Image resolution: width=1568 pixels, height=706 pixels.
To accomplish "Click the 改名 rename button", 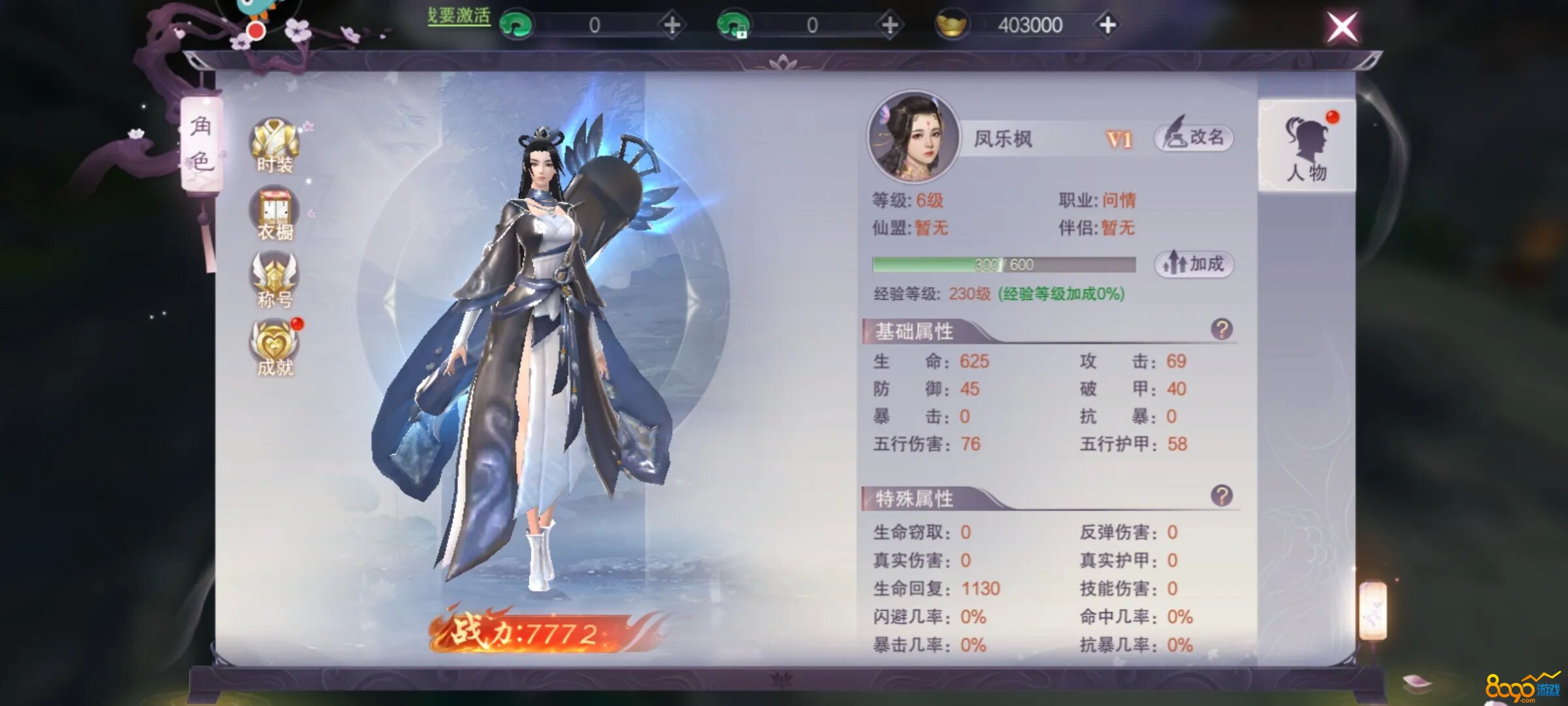I will tap(1194, 138).
